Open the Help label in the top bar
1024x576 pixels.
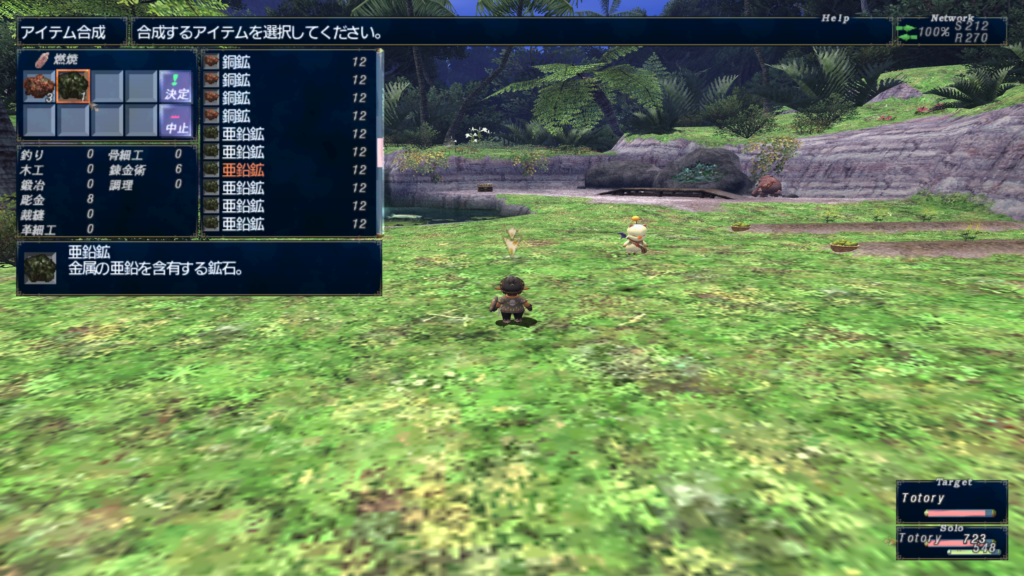pyautogui.click(x=835, y=18)
